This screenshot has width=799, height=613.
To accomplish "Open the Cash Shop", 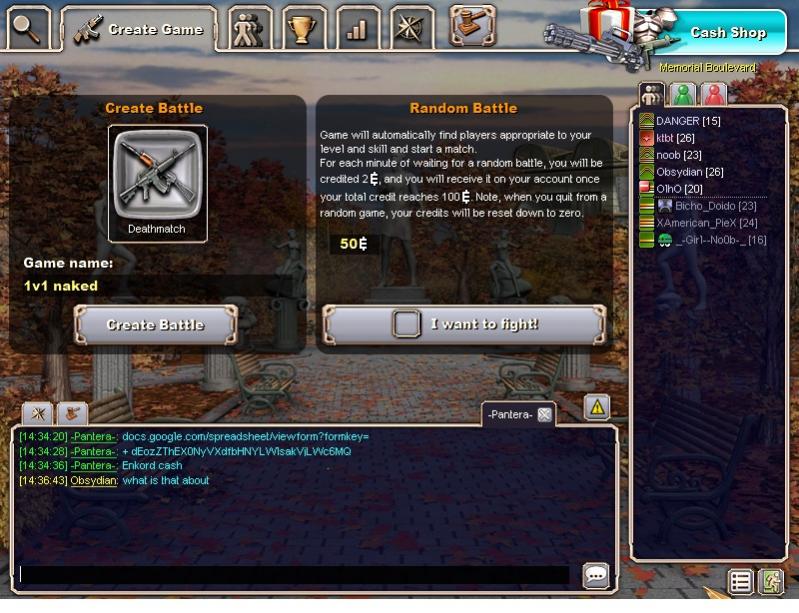I will tap(727, 33).
